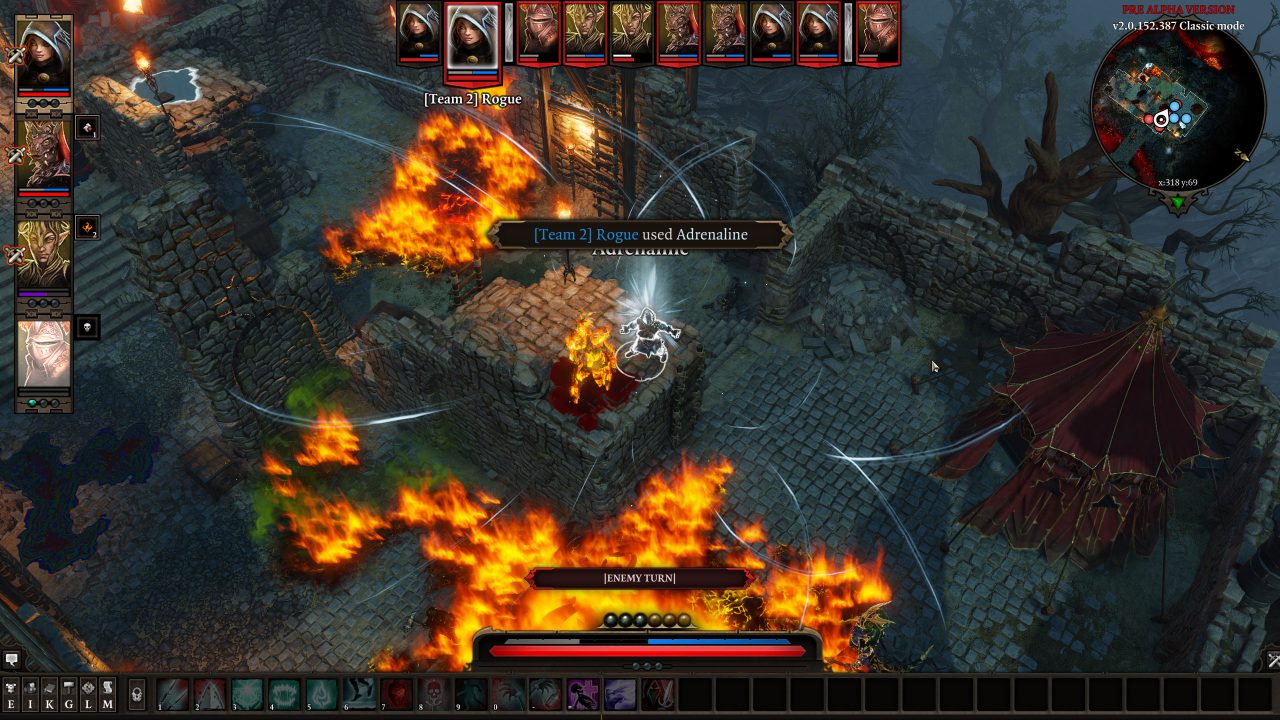Select the elf party member portrait
Image resolution: width=1280 pixels, height=720 pixels.
pyautogui.click(x=44, y=253)
